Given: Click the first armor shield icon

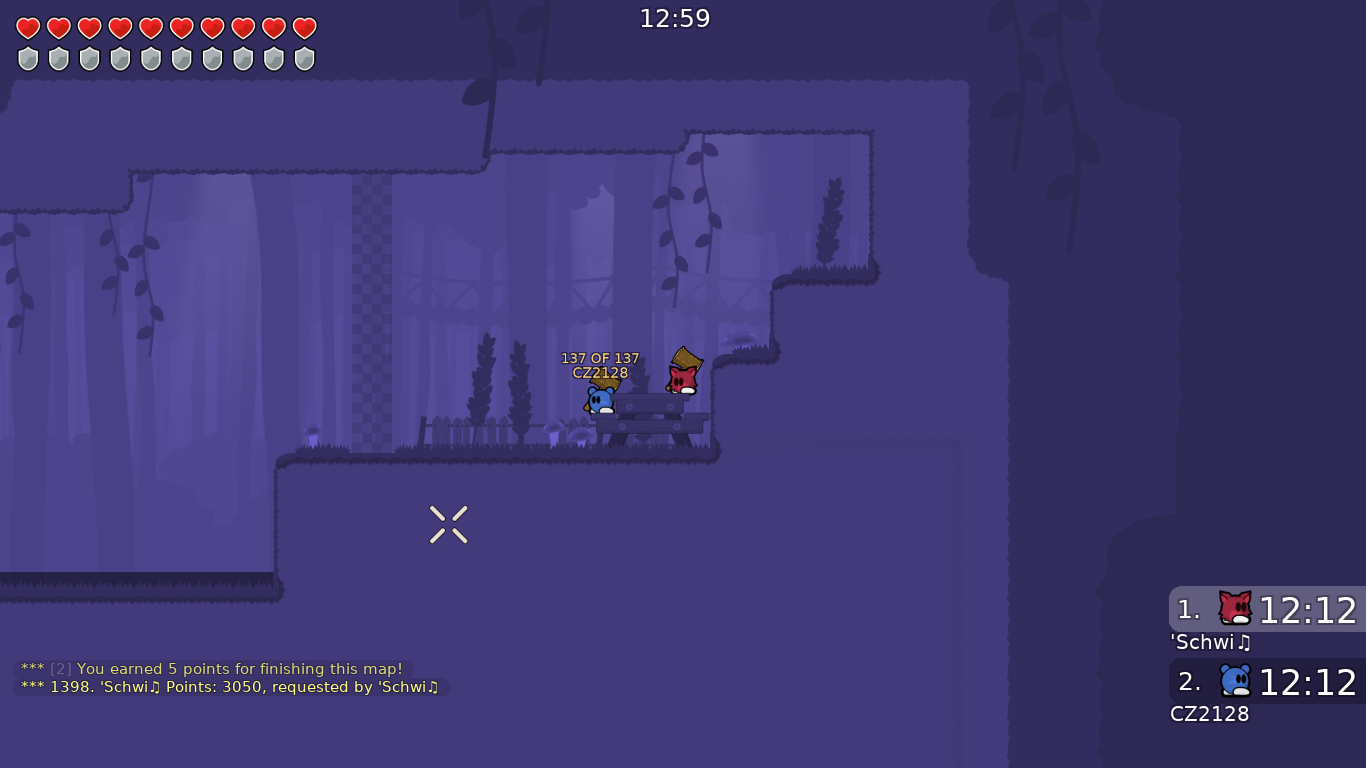Looking at the screenshot, I should point(27,58).
